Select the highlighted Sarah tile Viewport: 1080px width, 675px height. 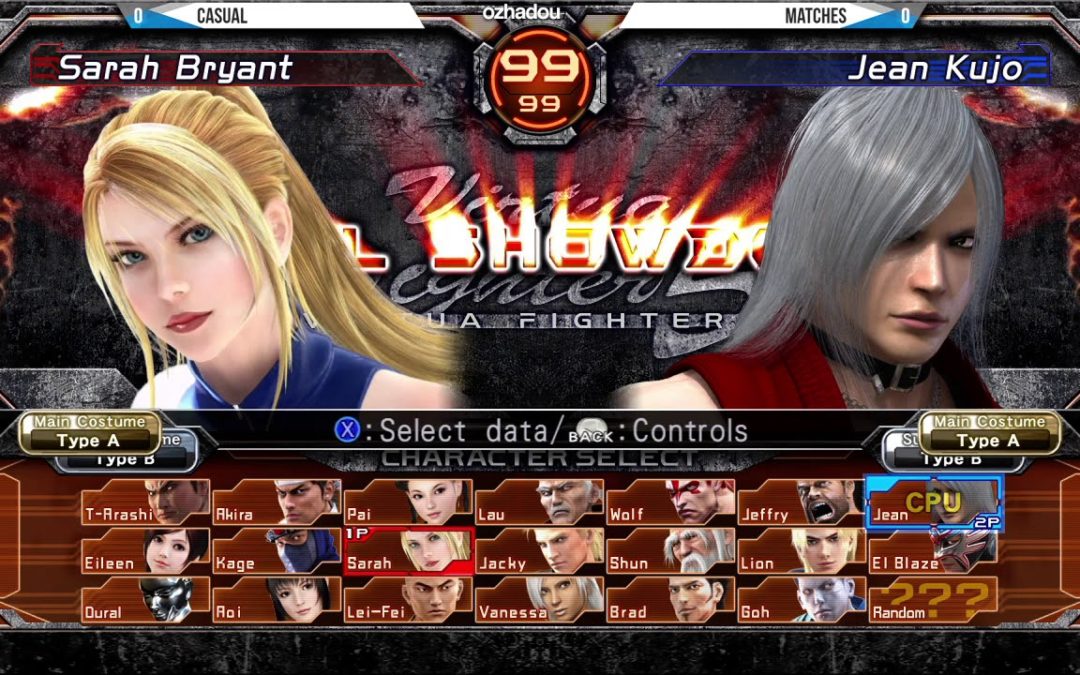(408, 552)
